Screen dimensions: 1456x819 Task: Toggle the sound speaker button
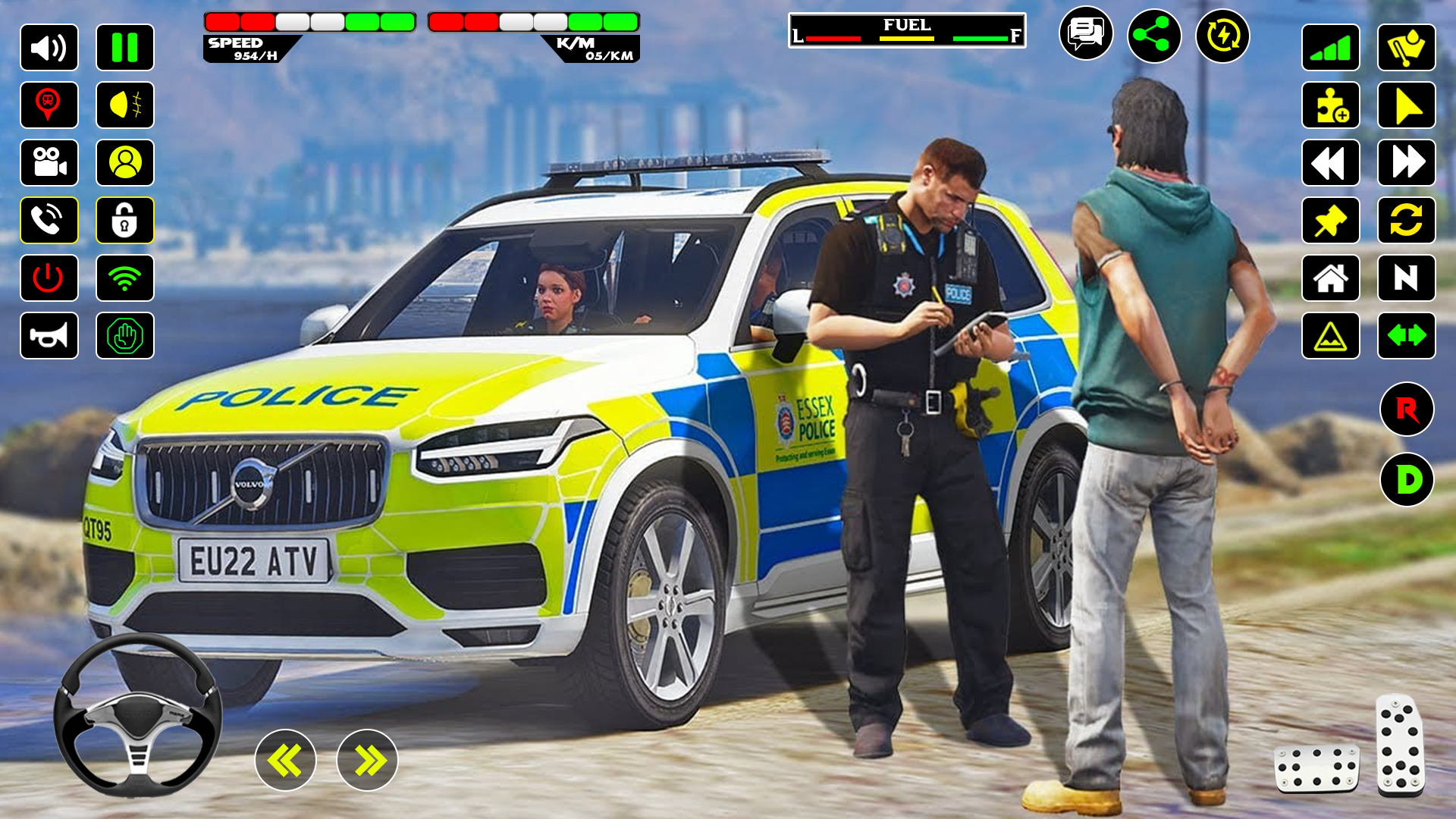[x=49, y=48]
